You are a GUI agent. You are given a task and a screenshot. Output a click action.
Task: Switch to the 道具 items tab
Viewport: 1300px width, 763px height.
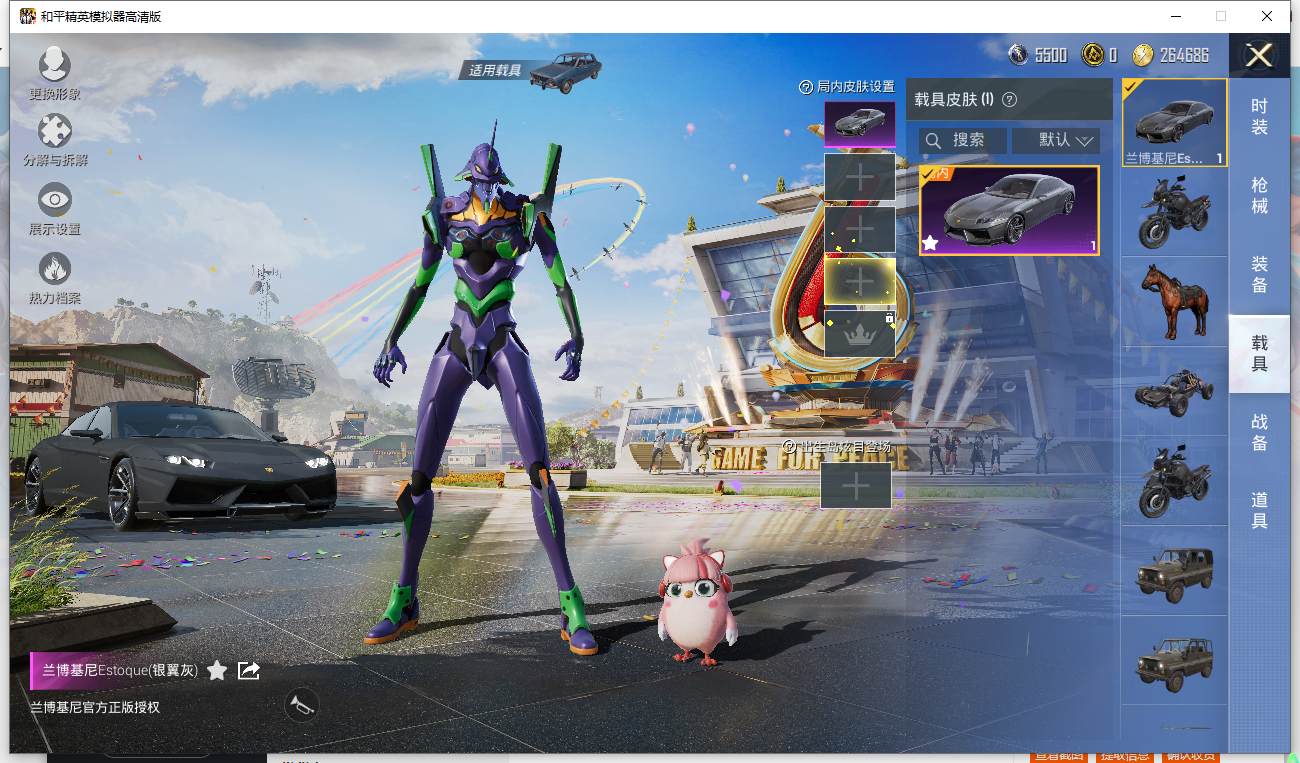[x=1259, y=510]
